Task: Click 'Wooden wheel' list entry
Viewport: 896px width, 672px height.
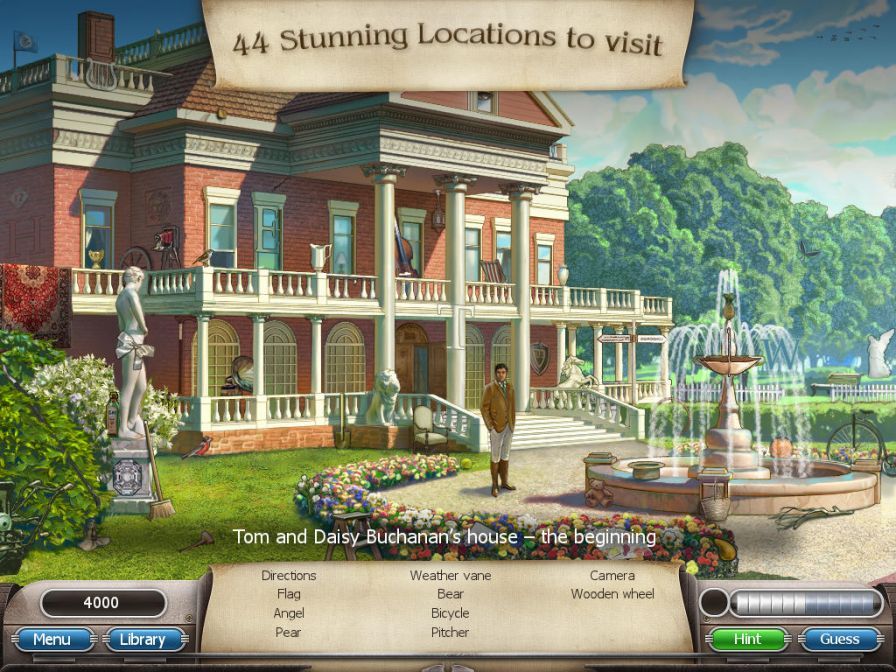Action: pyautogui.click(x=612, y=594)
